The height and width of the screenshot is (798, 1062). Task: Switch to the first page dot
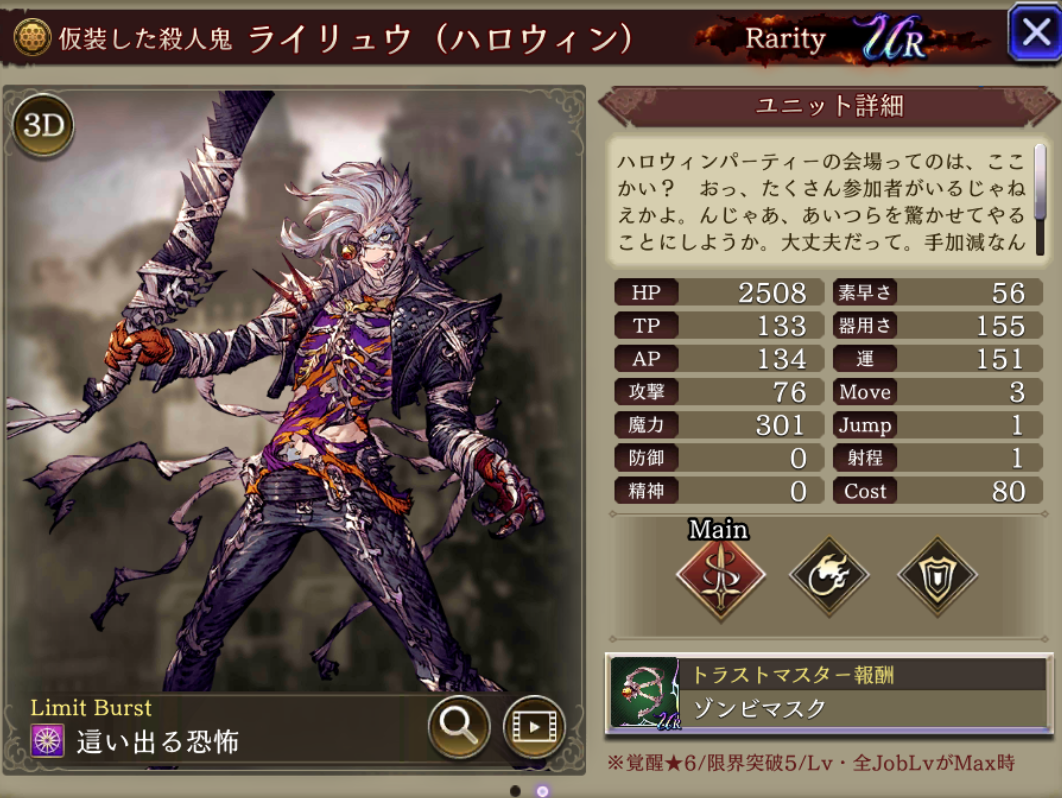point(515,790)
